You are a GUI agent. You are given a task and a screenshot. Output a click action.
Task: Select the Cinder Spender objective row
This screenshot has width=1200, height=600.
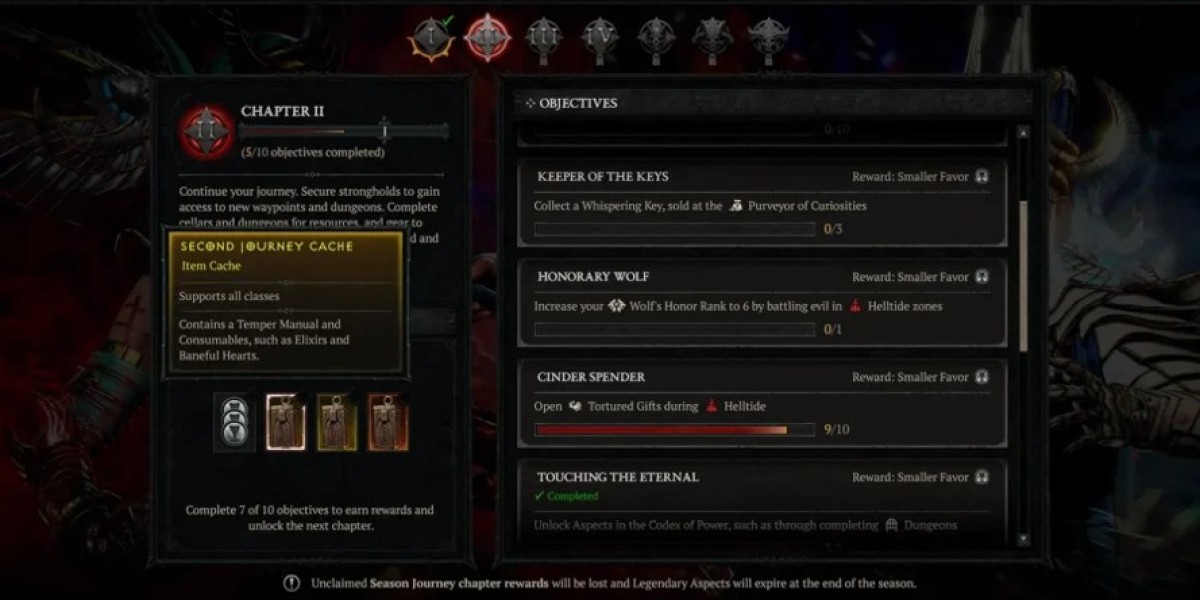[x=762, y=403]
